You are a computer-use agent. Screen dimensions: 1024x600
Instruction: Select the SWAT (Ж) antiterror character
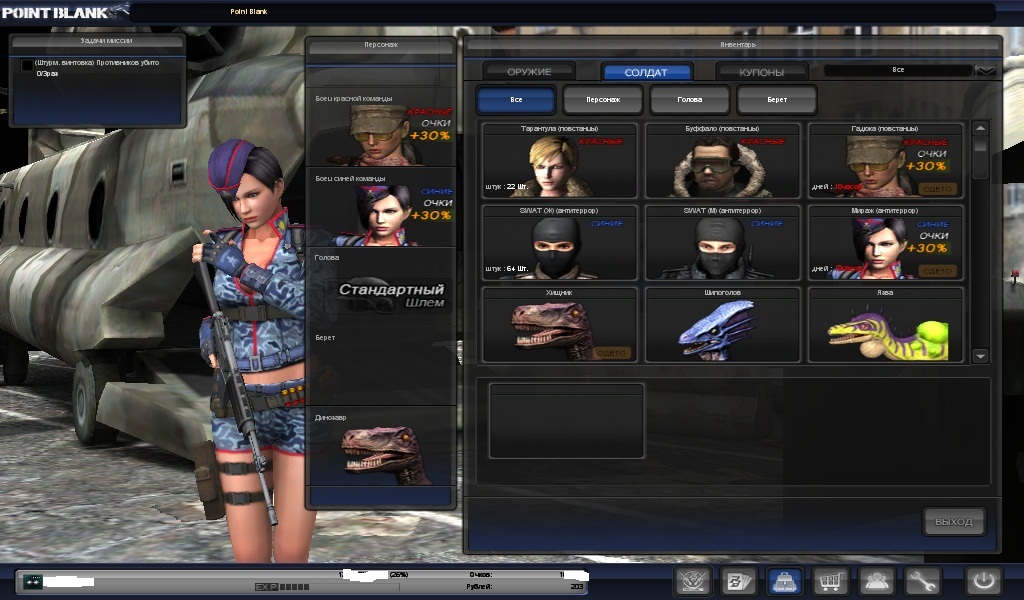coord(559,242)
